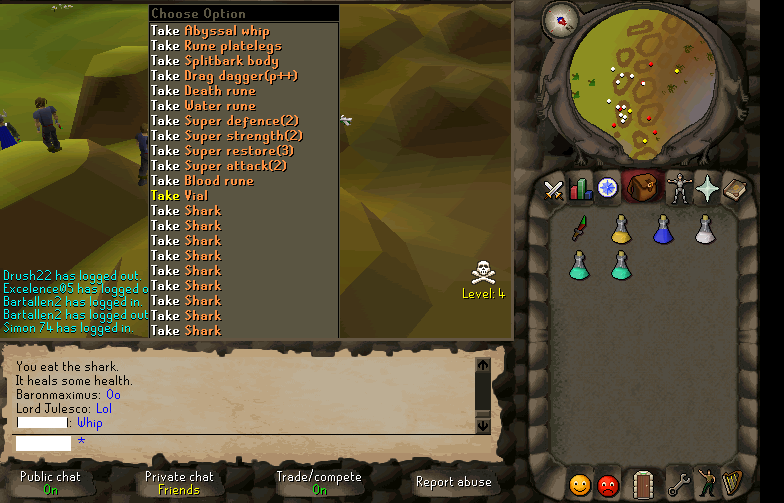Open the logout door tab
Screen dimensions: 784x503
[644, 485]
